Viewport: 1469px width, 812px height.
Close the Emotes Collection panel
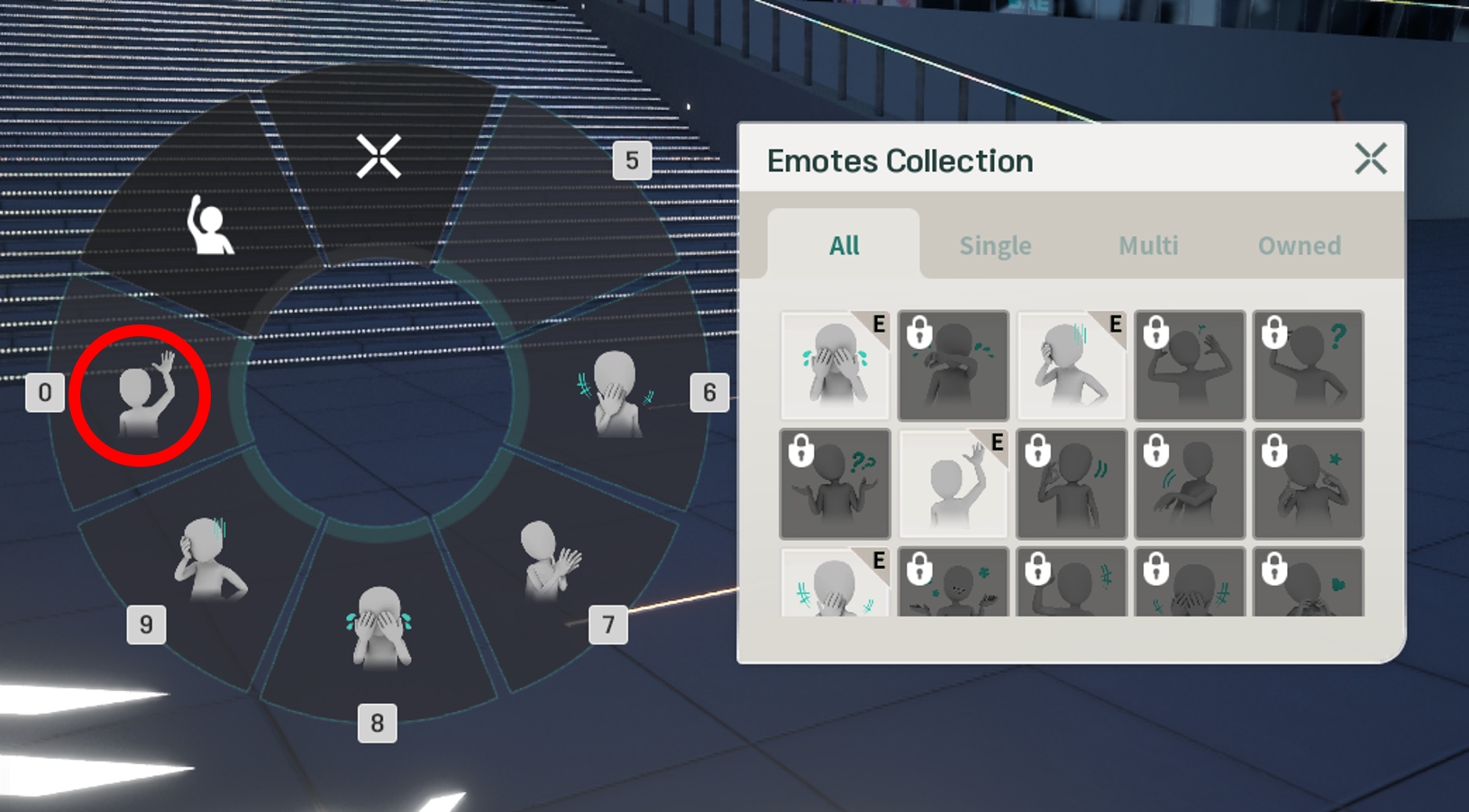coord(1370,160)
